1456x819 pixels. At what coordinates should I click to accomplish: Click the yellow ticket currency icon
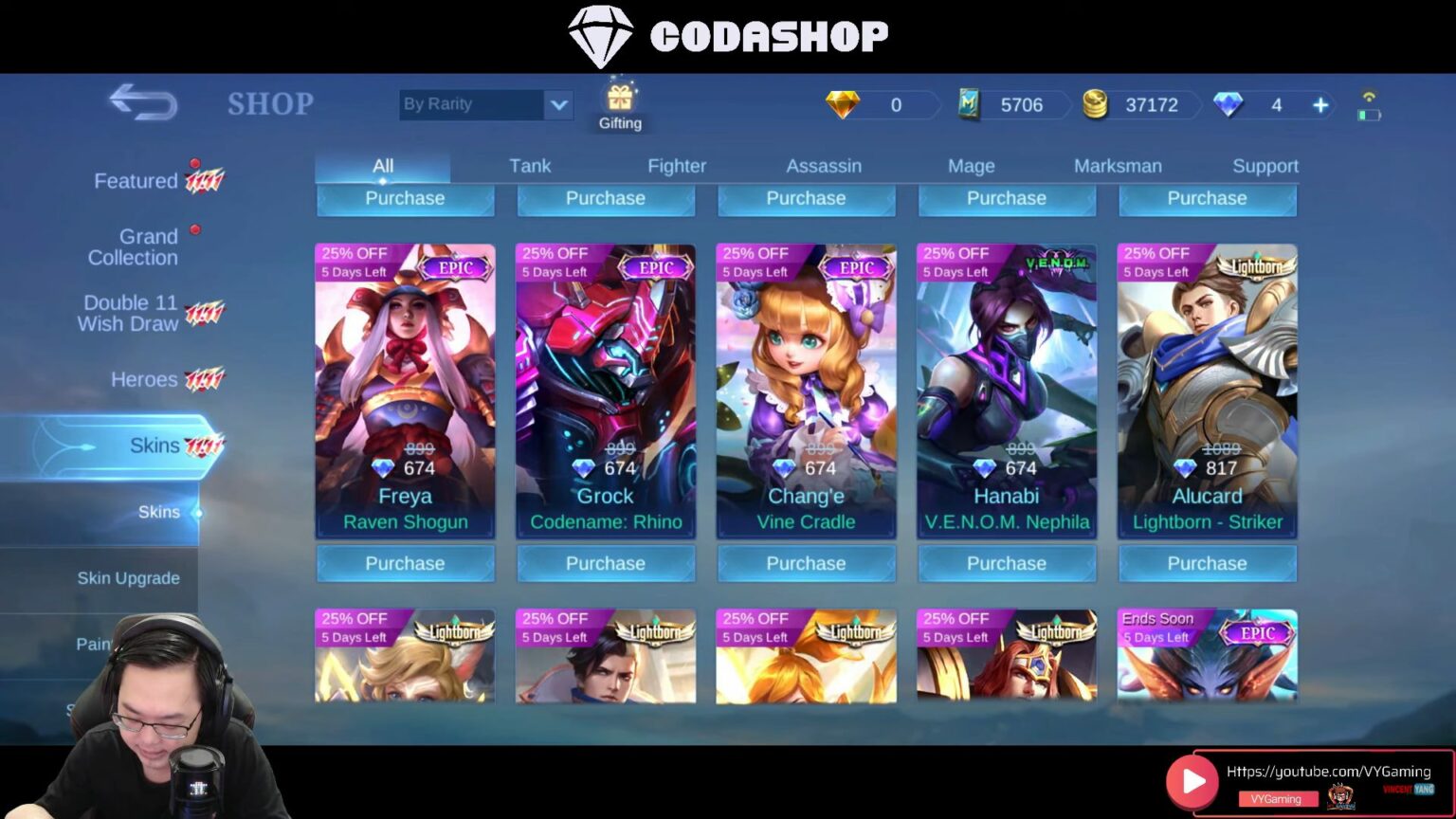click(843, 105)
